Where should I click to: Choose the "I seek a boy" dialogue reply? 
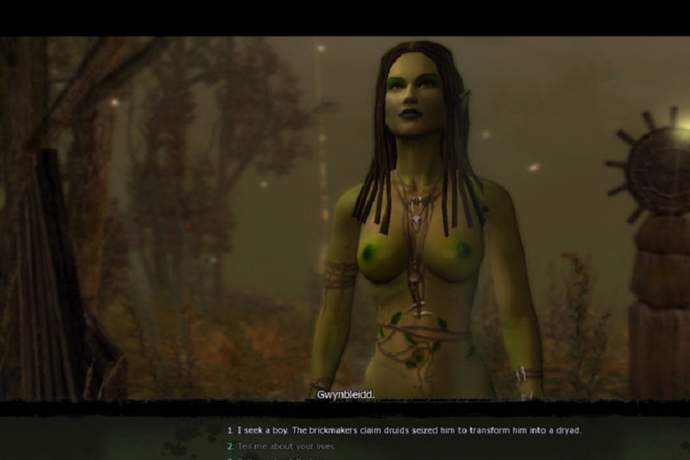tap(404, 430)
